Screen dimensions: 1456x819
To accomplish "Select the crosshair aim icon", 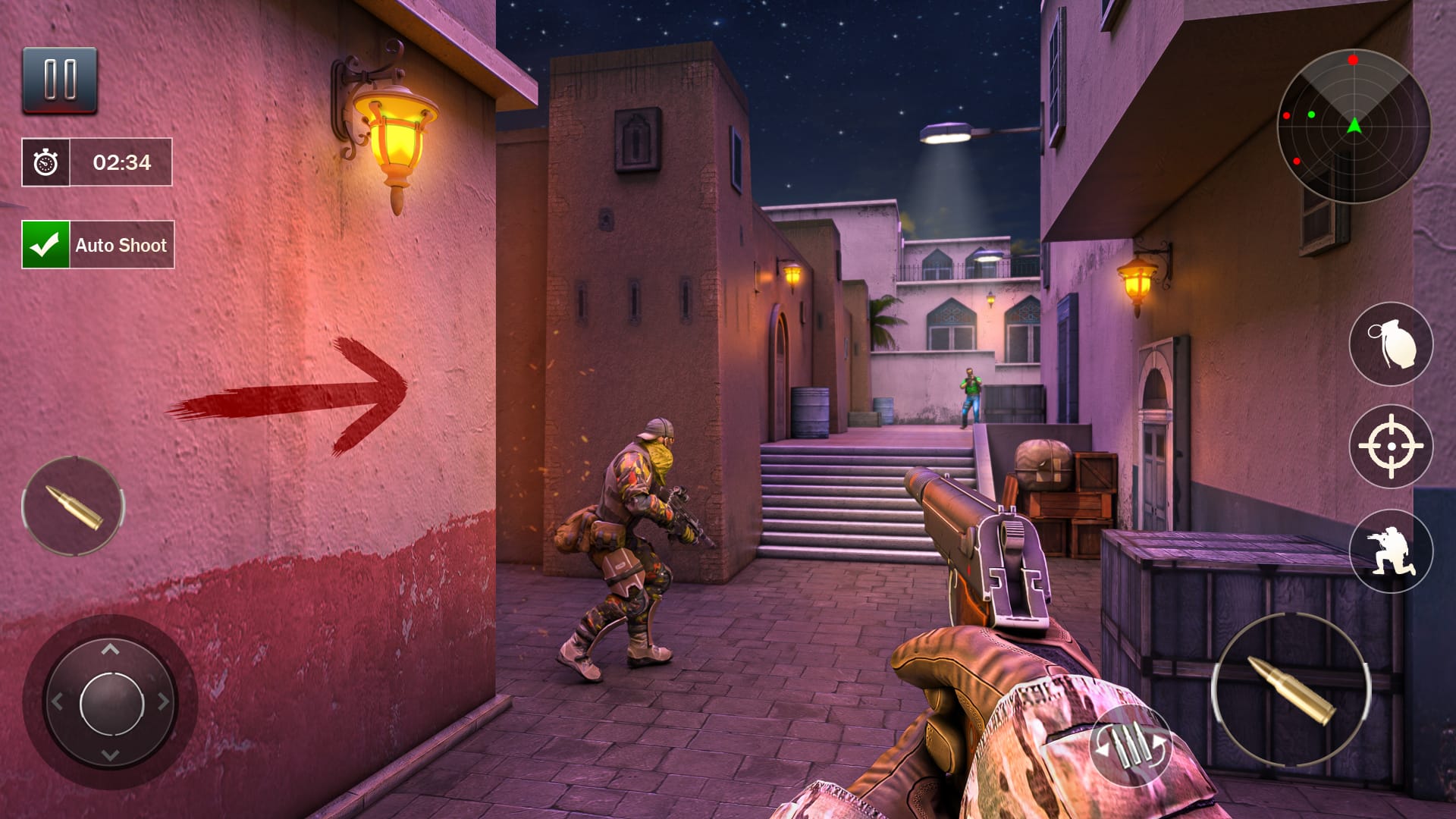I will coord(1392,446).
